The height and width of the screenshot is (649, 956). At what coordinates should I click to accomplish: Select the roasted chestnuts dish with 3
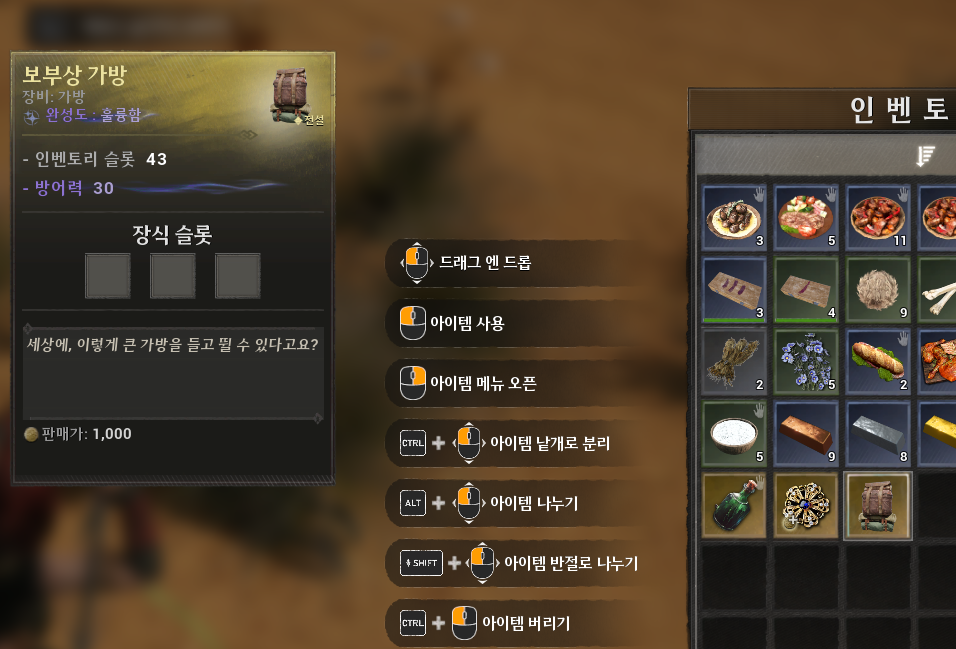733,217
